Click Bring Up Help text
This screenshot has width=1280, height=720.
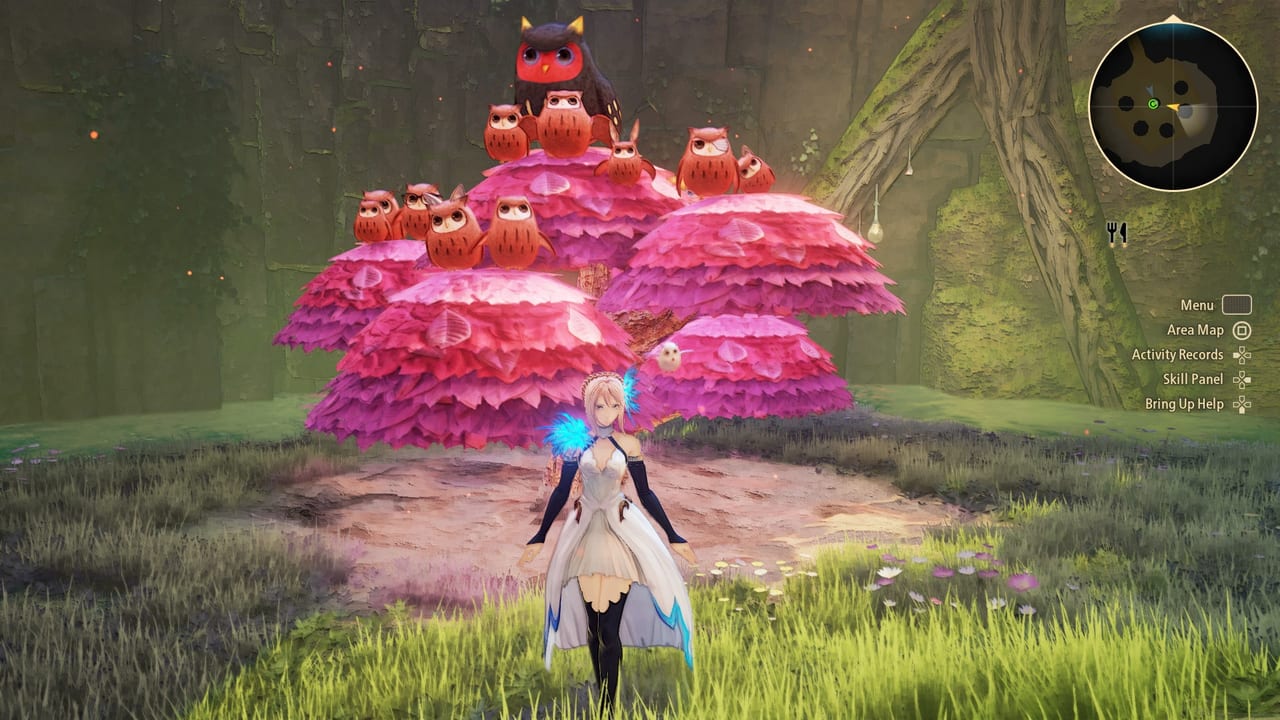[x=1184, y=403]
